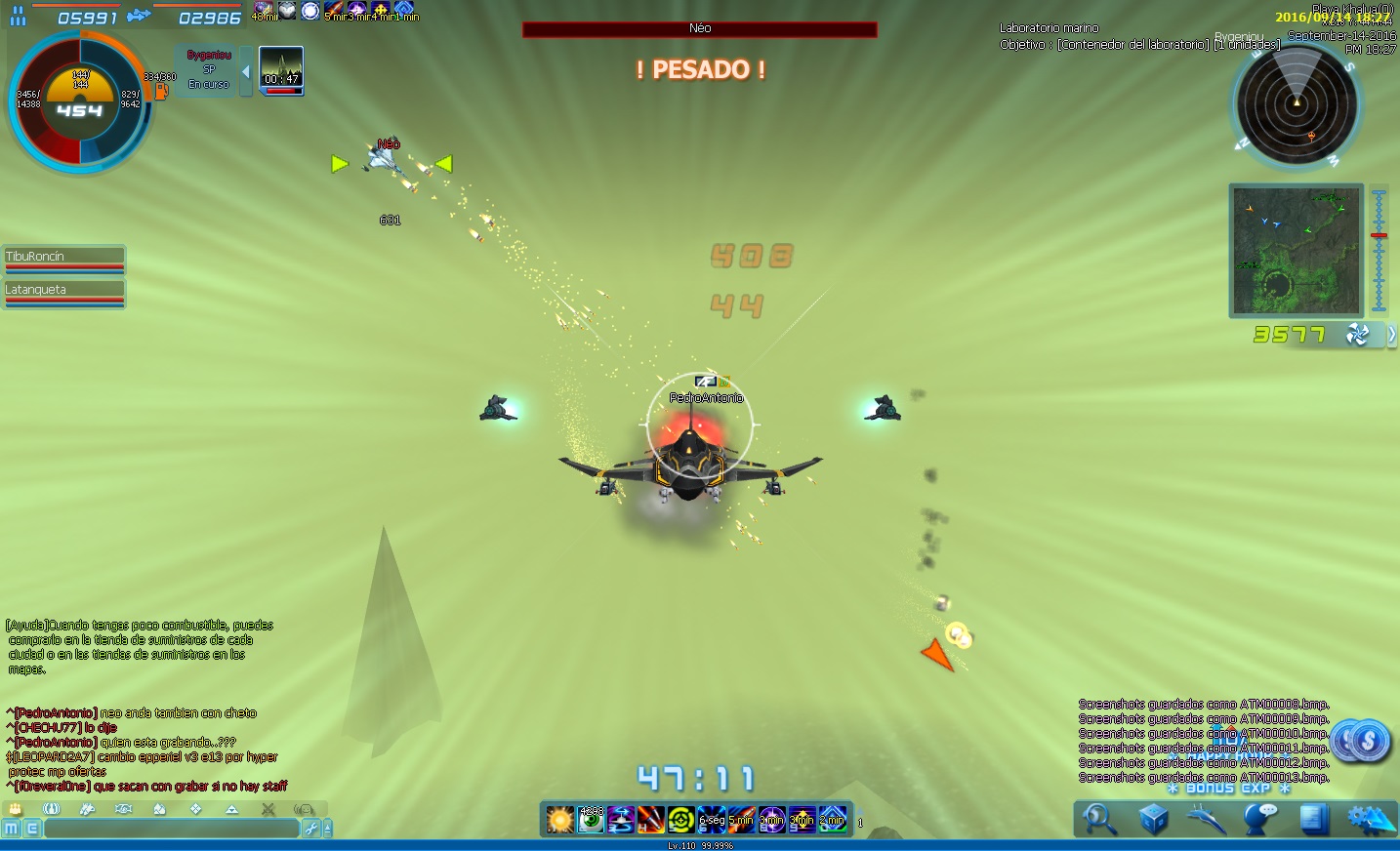This screenshot has height=851, width=1400.
Task: Switch to the crossed swords chat tab
Action: [x=268, y=809]
